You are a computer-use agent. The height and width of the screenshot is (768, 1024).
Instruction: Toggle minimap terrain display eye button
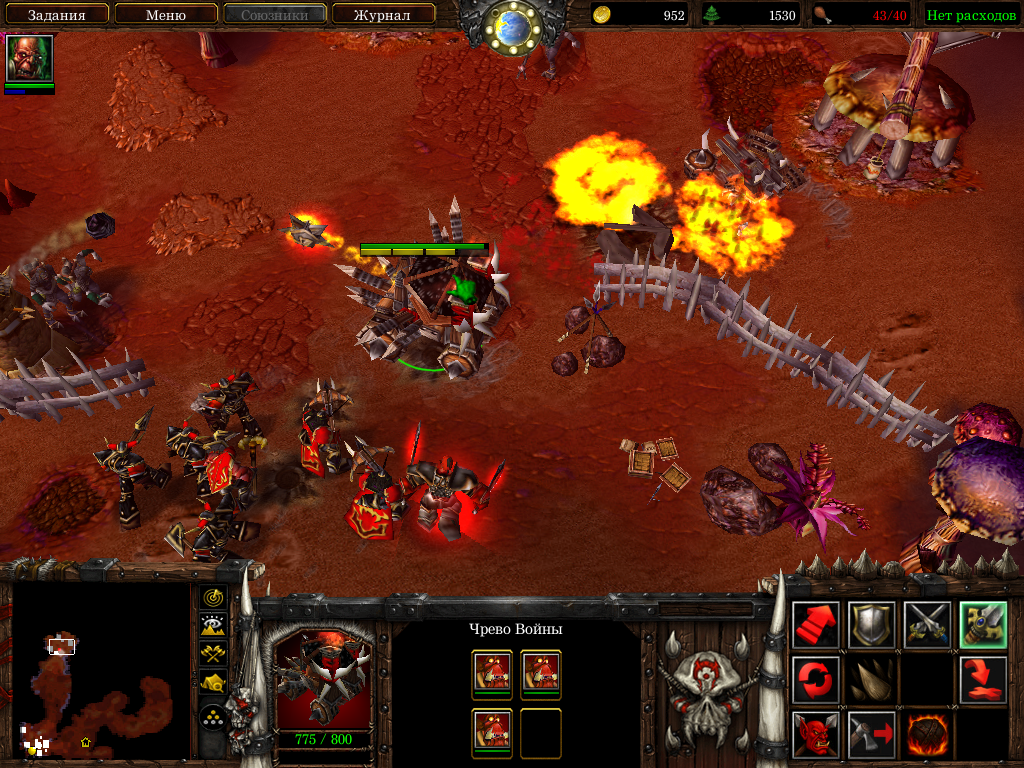coord(212,626)
